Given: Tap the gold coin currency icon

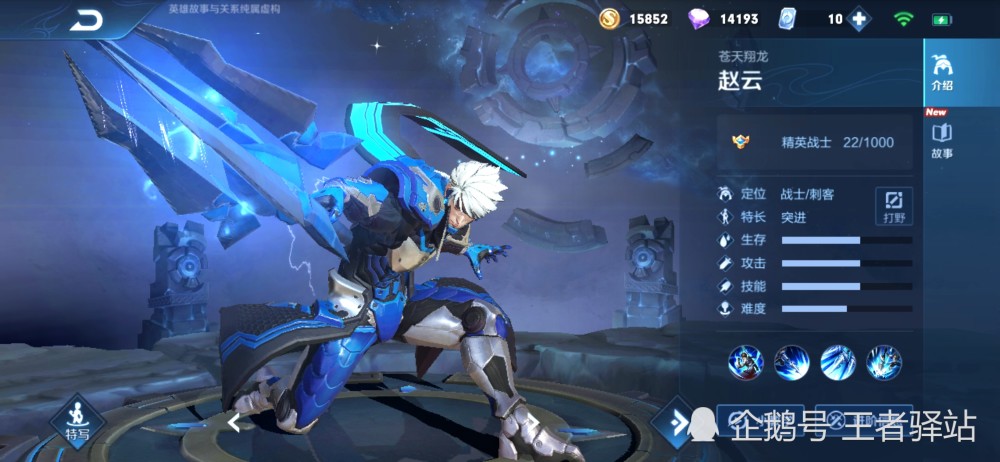Looking at the screenshot, I should coord(609,19).
